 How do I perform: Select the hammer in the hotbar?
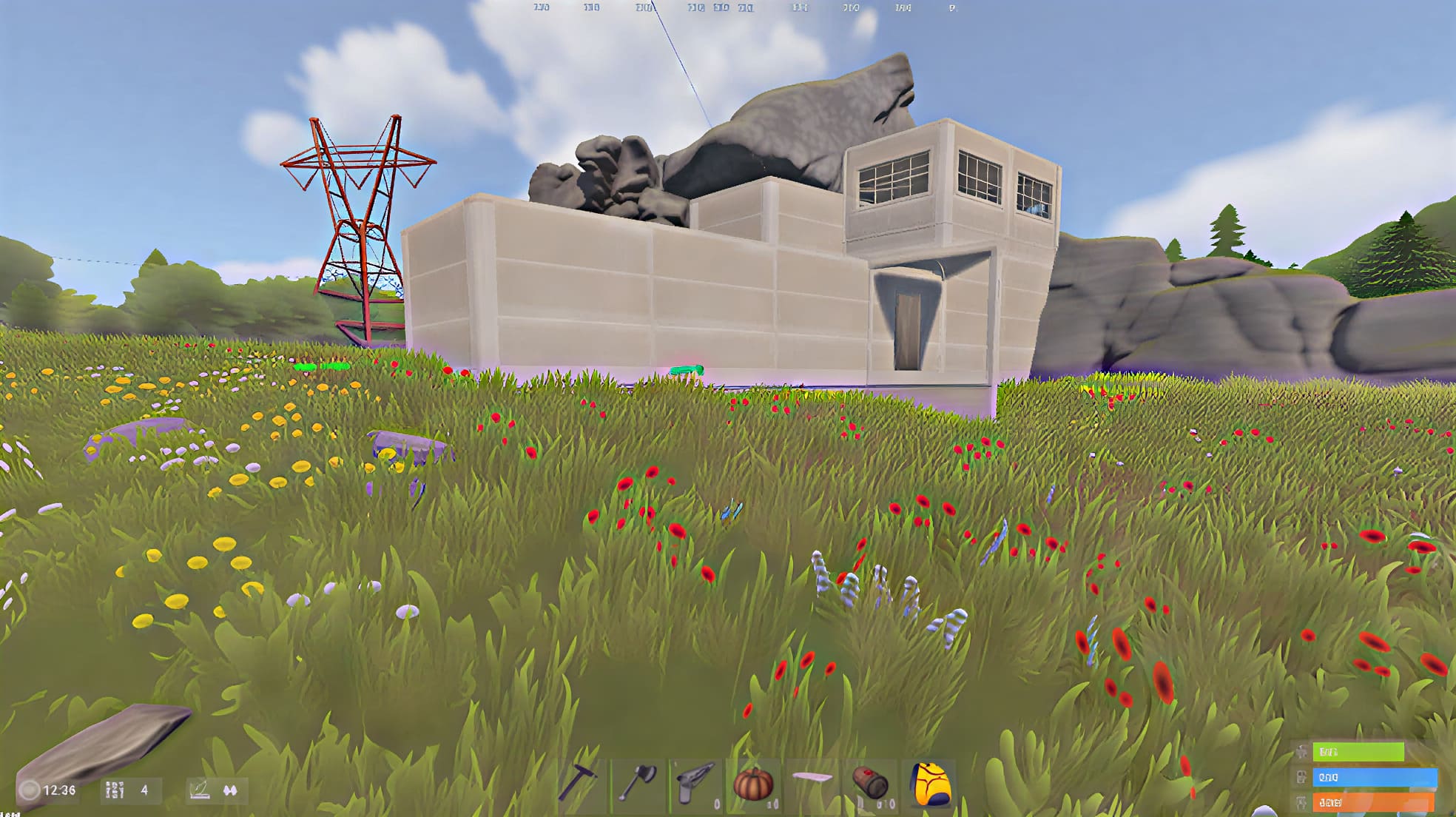pyautogui.click(x=579, y=783)
